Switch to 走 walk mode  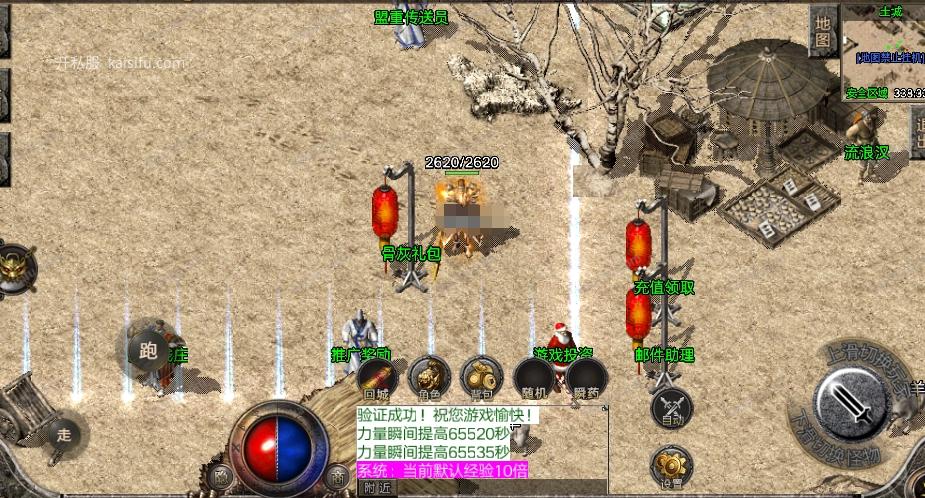pos(64,435)
